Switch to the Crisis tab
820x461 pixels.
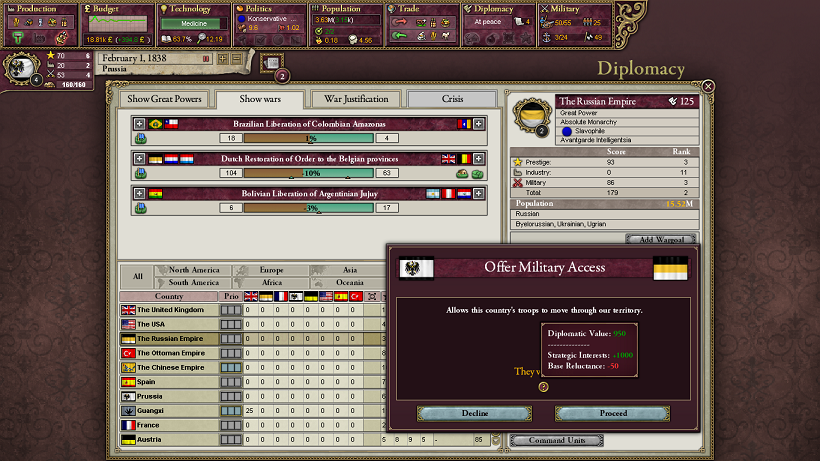click(453, 99)
